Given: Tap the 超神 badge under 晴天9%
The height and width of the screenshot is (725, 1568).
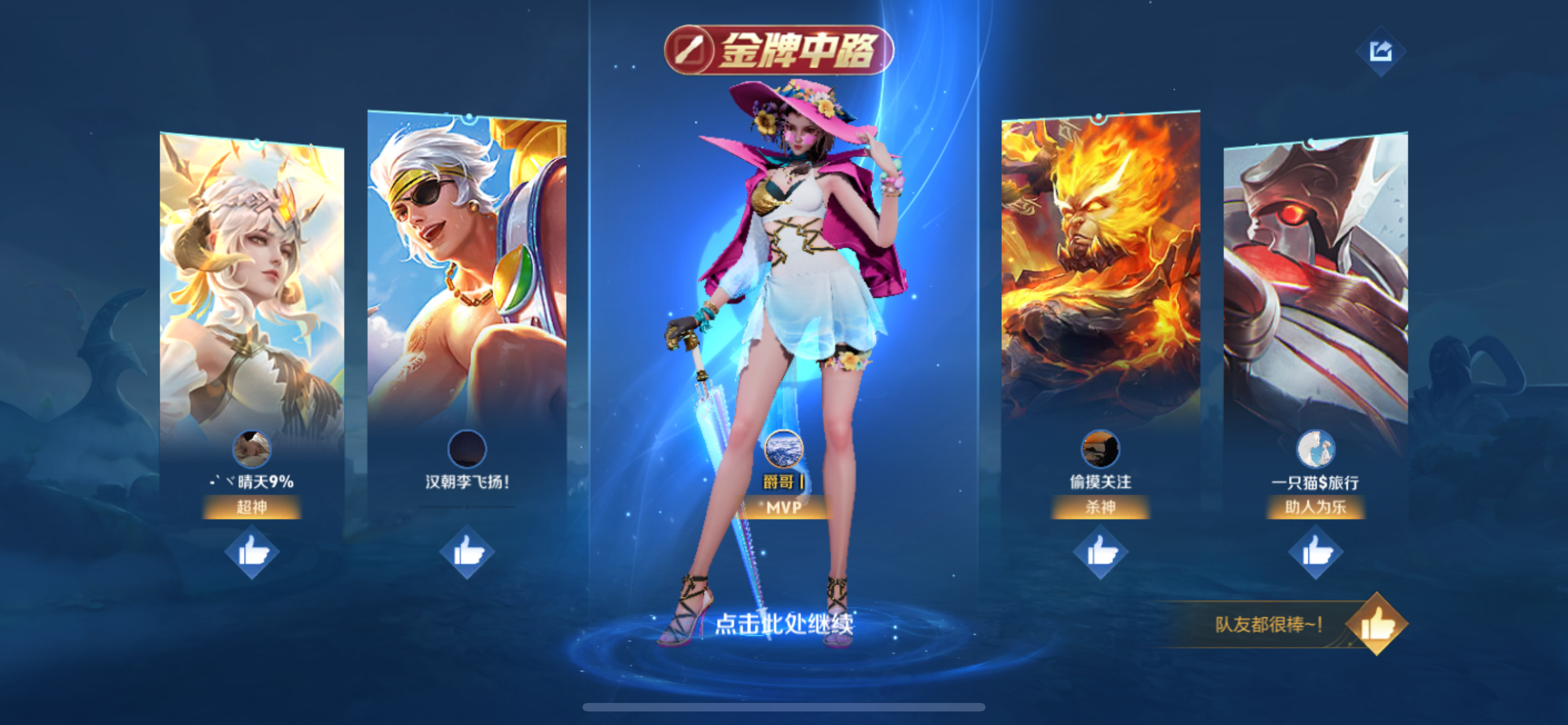Looking at the screenshot, I should [x=251, y=506].
